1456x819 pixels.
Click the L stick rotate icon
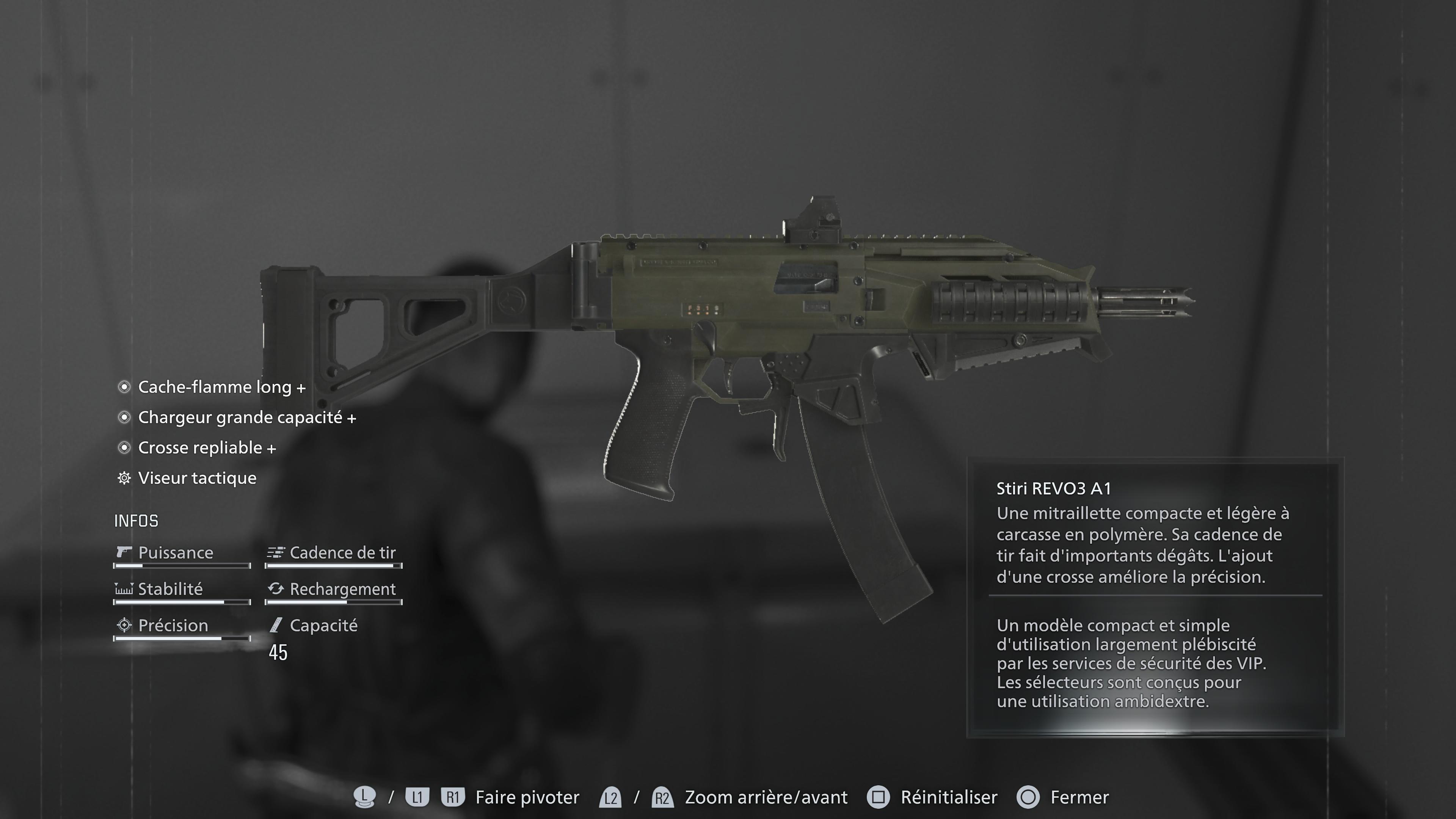click(365, 797)
